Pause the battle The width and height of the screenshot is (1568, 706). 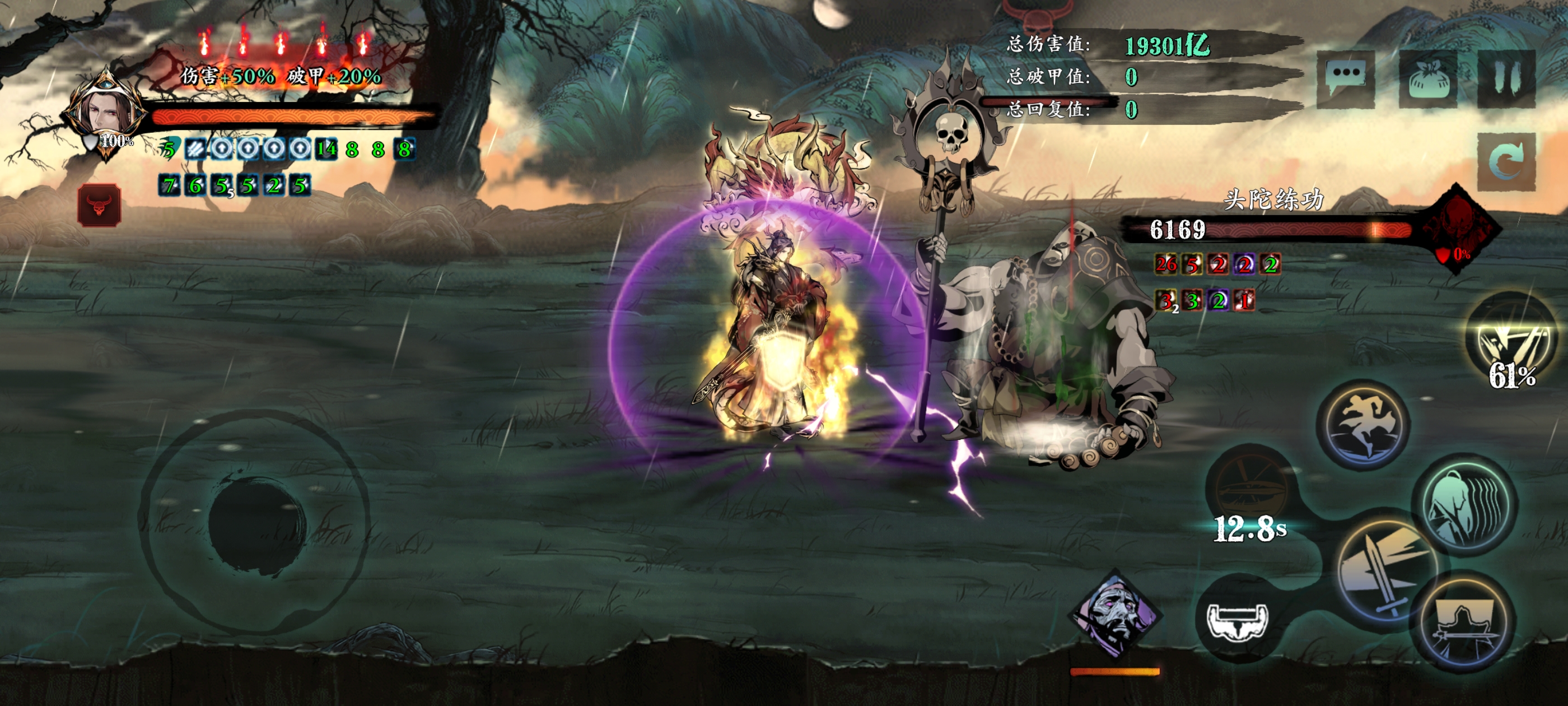(x=1506, y=79)
